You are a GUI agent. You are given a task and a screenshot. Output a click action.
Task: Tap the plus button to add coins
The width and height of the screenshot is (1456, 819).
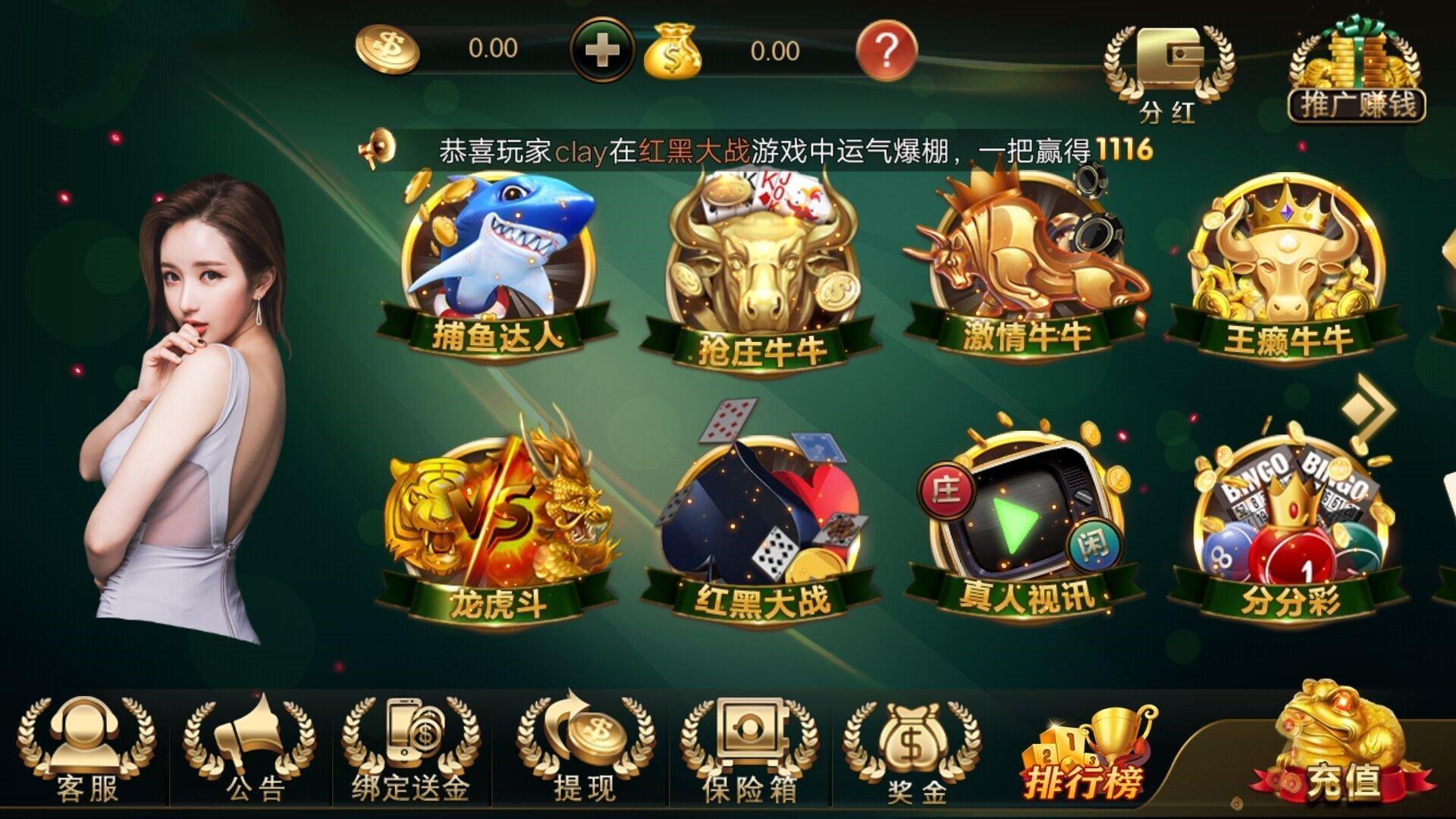(601, 49)
